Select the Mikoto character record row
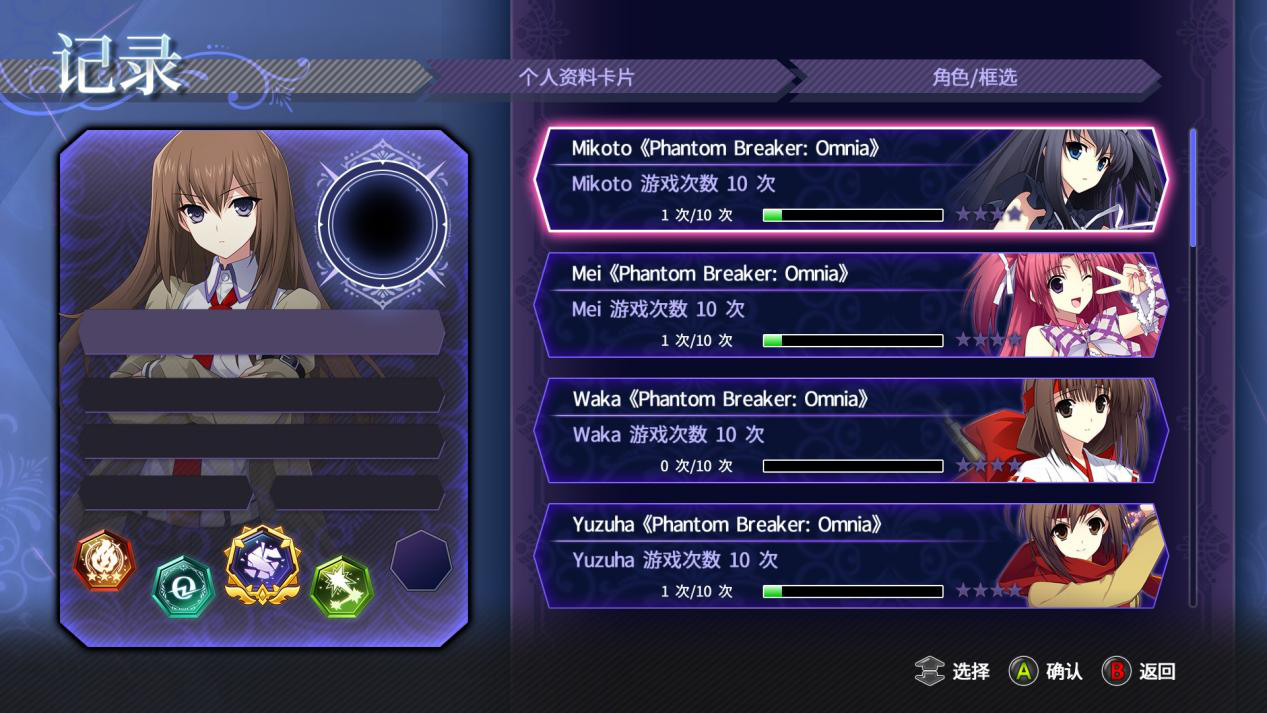This screenshot has width=1267, height=713. [x=850, y=180]
